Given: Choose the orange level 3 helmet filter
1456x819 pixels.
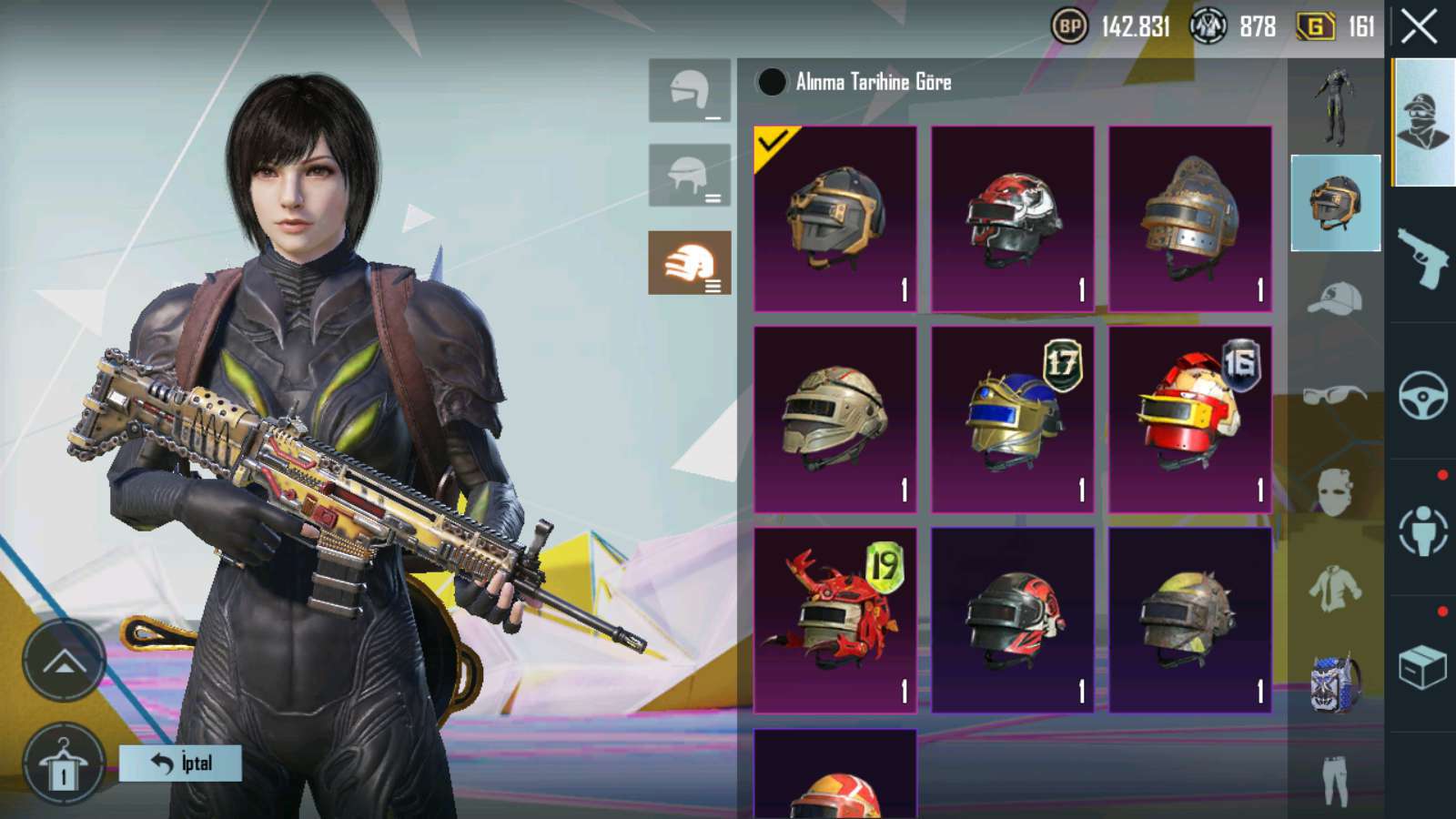Looking at the screenshot, I should 690,263.
